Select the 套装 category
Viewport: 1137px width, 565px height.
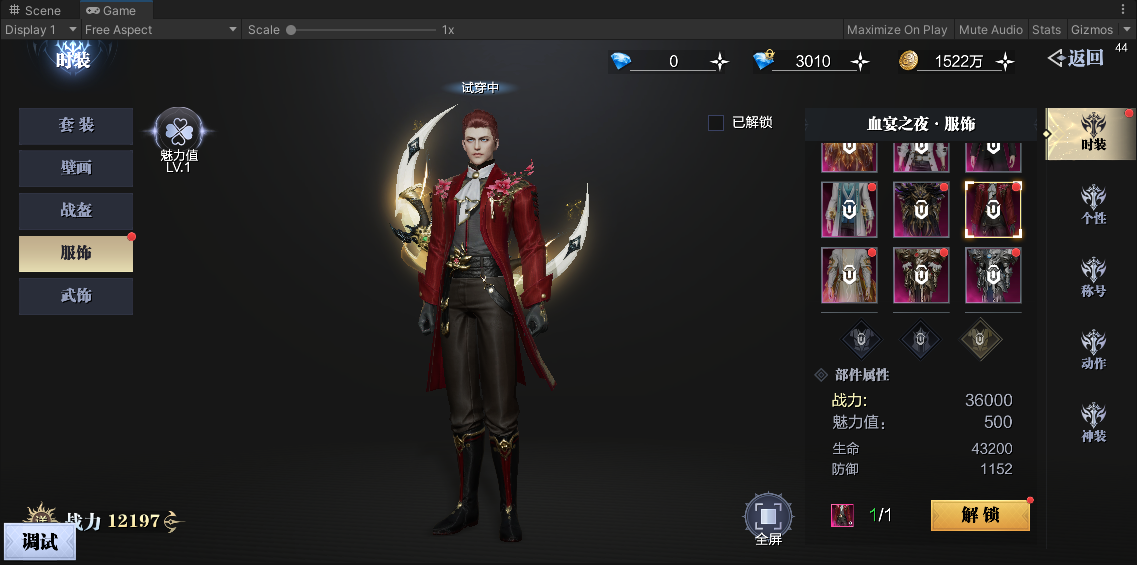(76, 126)
